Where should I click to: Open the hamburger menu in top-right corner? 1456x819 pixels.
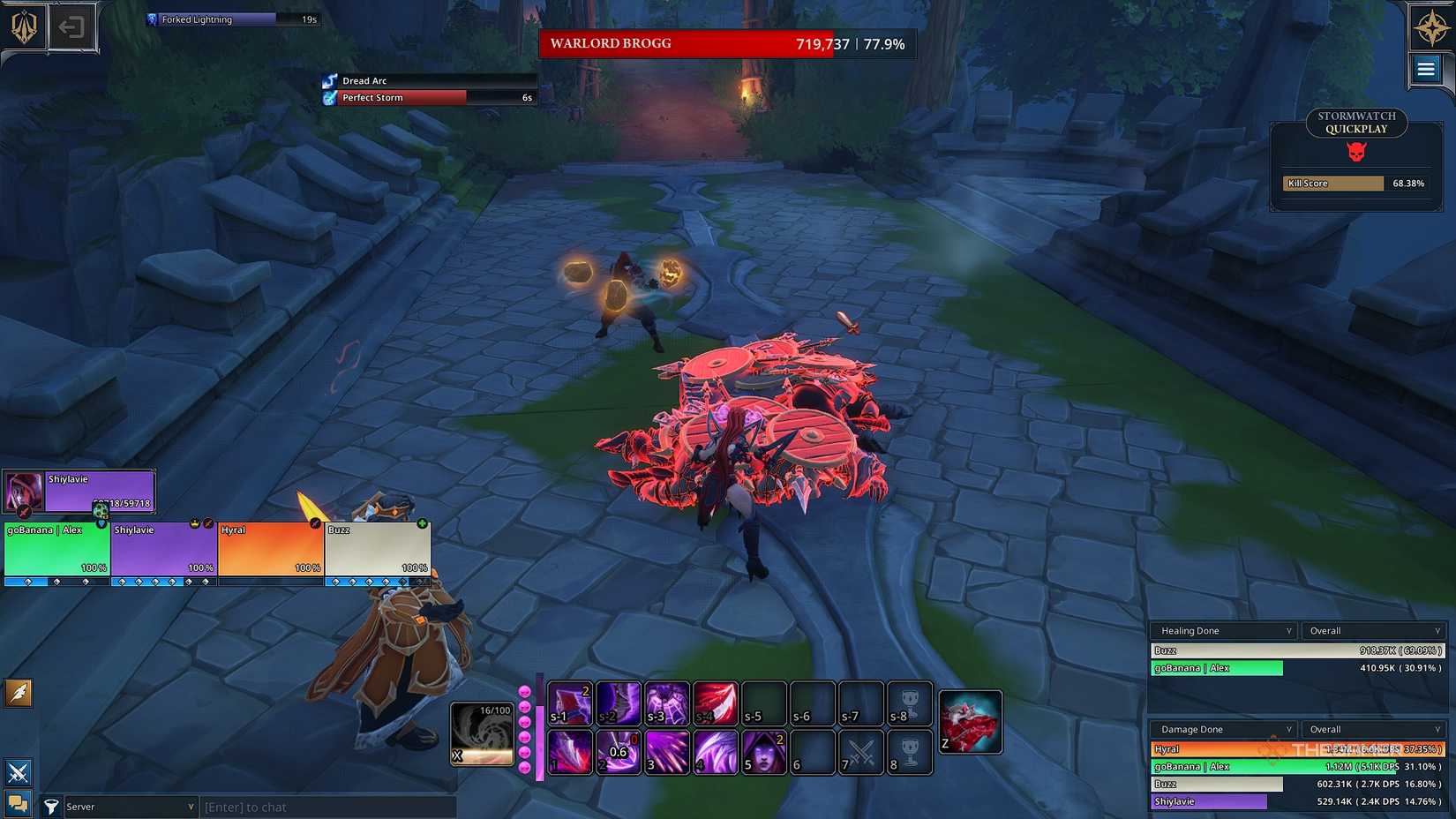(1426, 68)
